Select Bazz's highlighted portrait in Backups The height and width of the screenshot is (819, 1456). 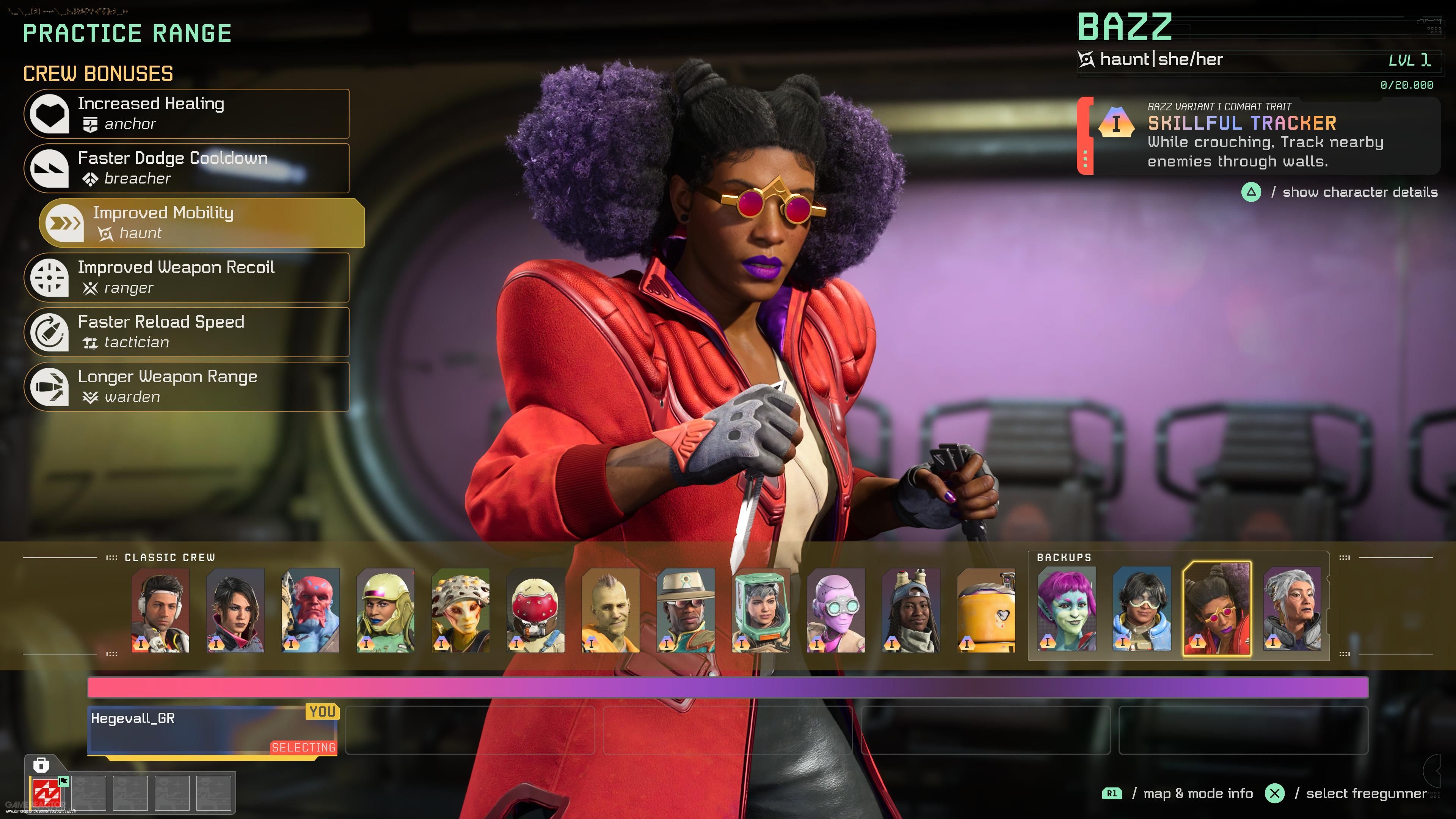1217,609
